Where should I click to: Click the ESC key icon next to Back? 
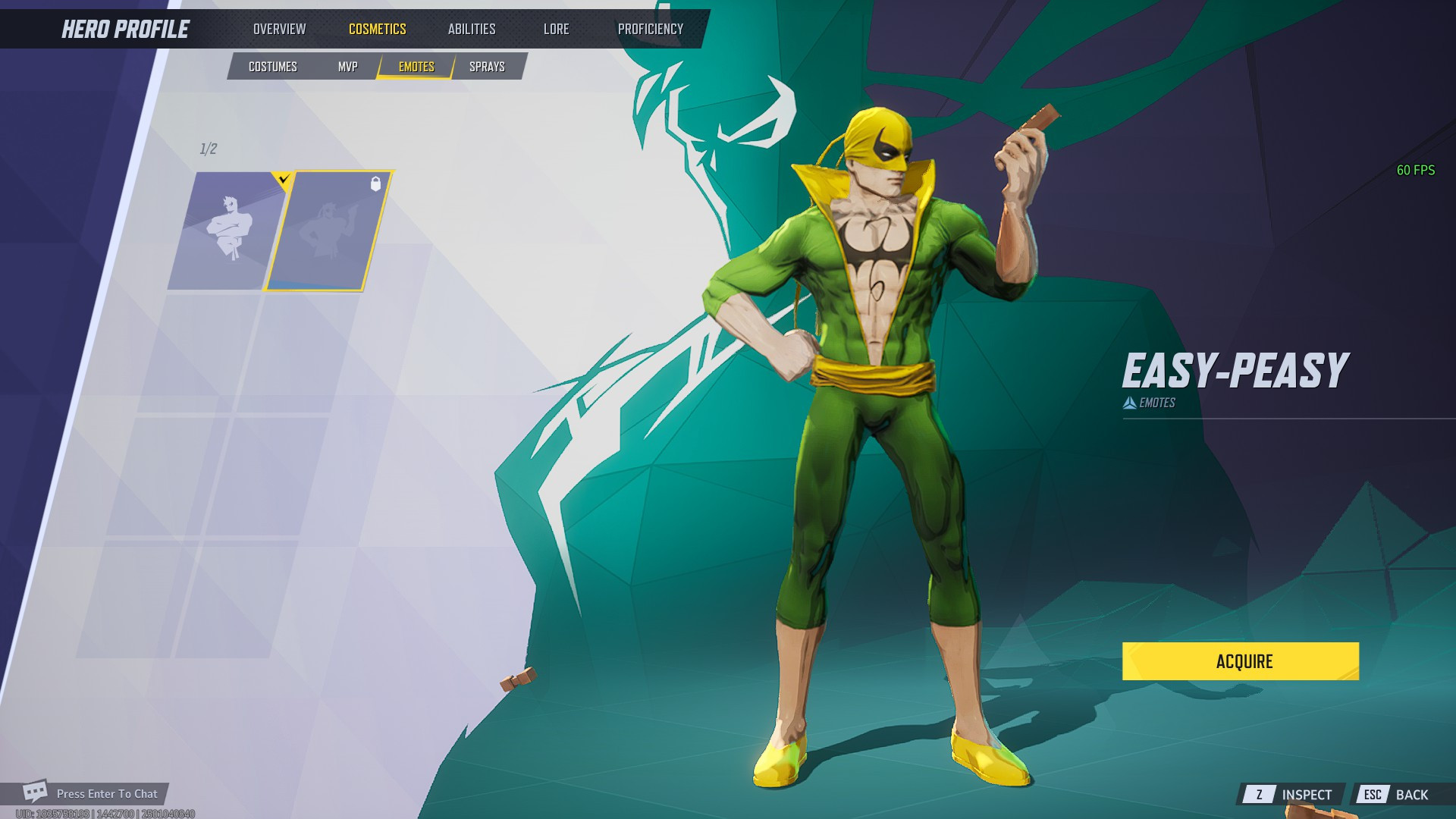[x=1374, y=795]
